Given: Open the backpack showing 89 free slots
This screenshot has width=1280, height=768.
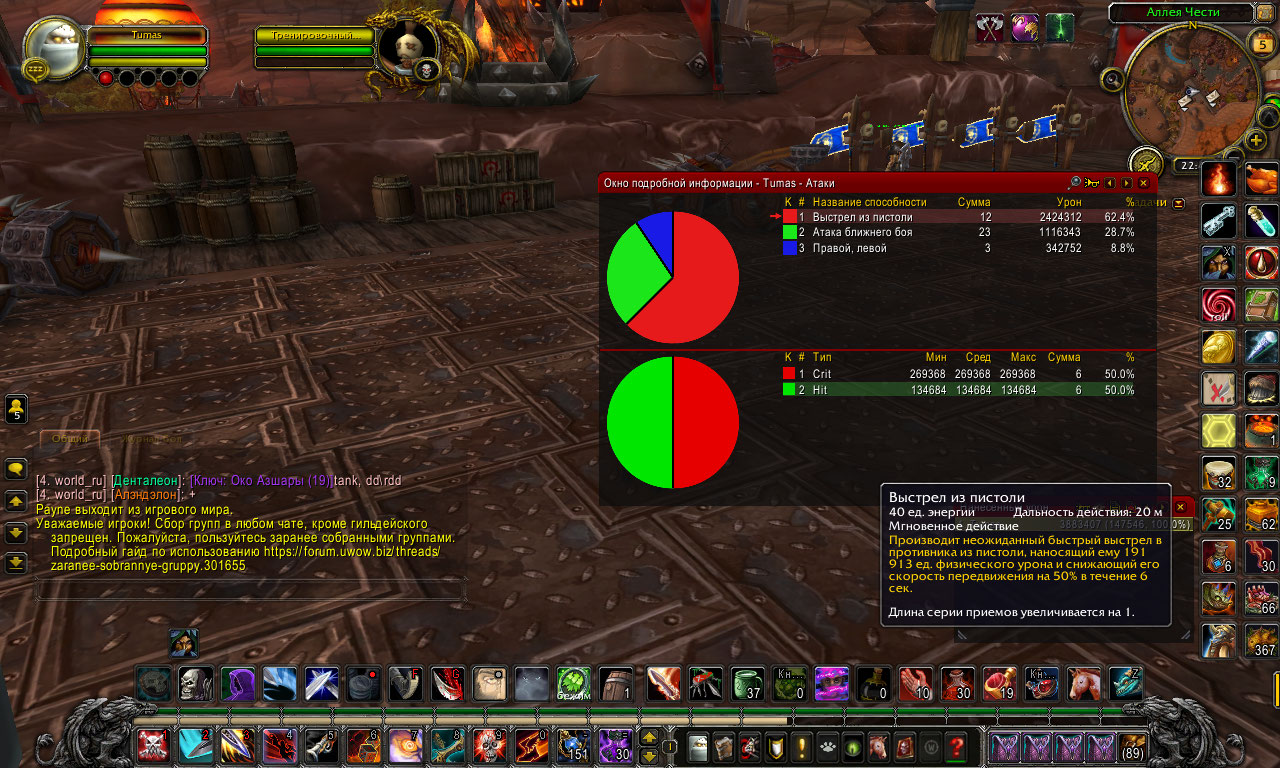Looking at the screenshot, I should pos(1133,747).
